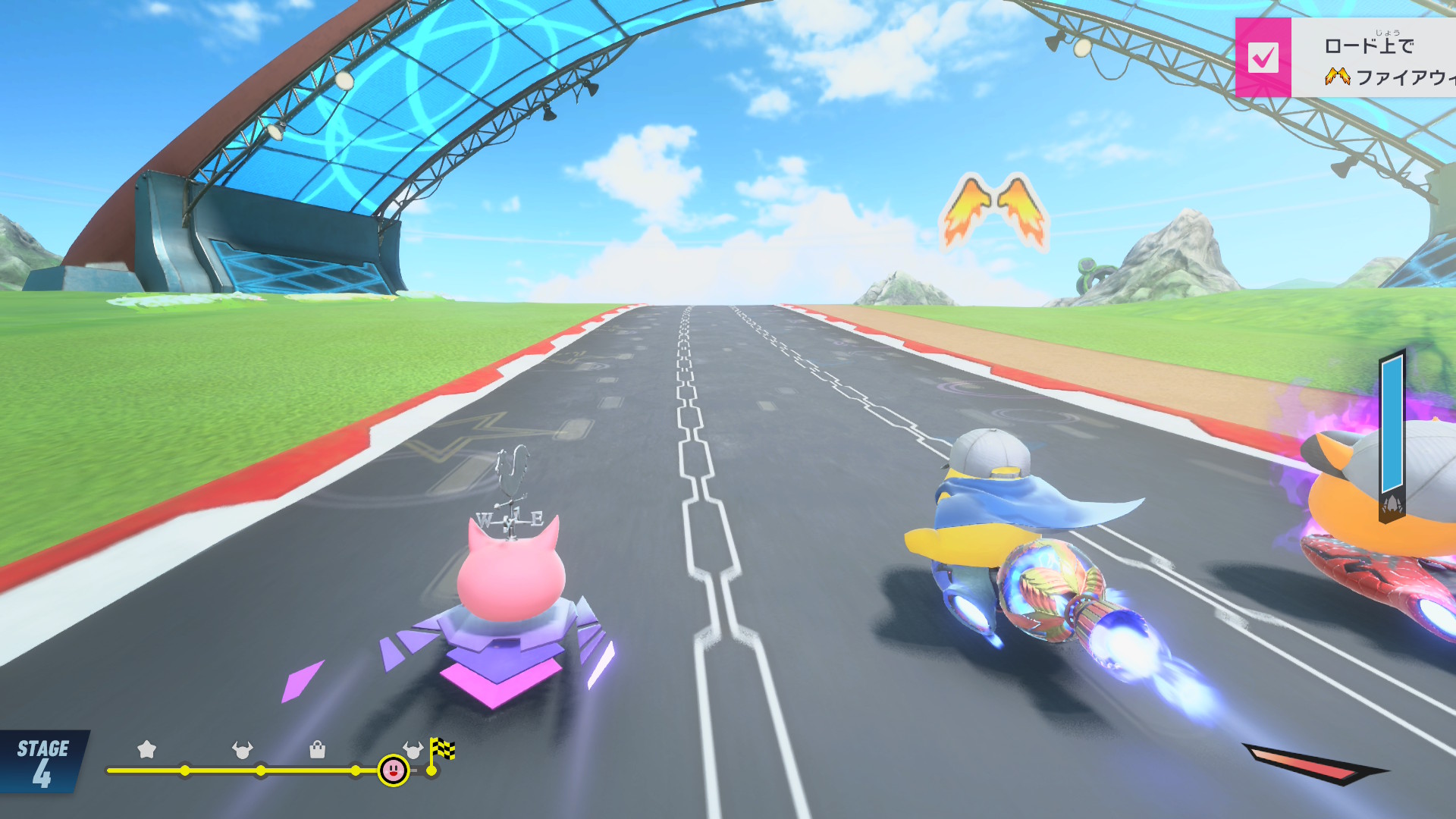The height and width of the screenshot is (819, 1456).
Task: Select the star marker on stage progress
Action: tap(146, 750)
